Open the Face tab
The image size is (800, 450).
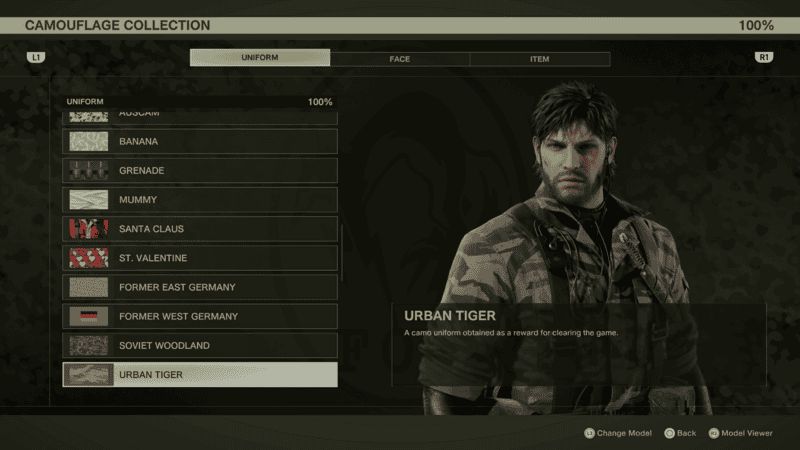tap(400, 59)
